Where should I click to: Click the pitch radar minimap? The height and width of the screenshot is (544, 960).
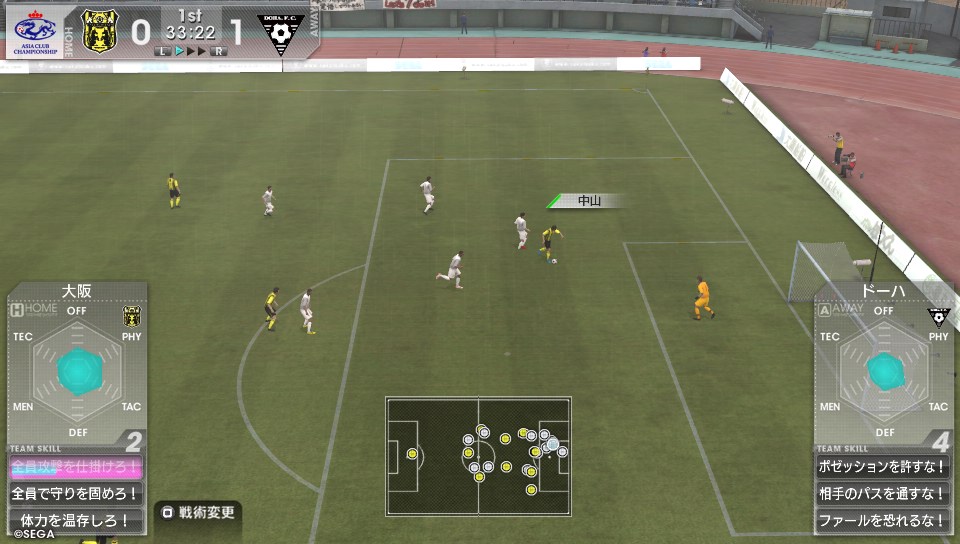pyautogui.click(x=478, y=456)
